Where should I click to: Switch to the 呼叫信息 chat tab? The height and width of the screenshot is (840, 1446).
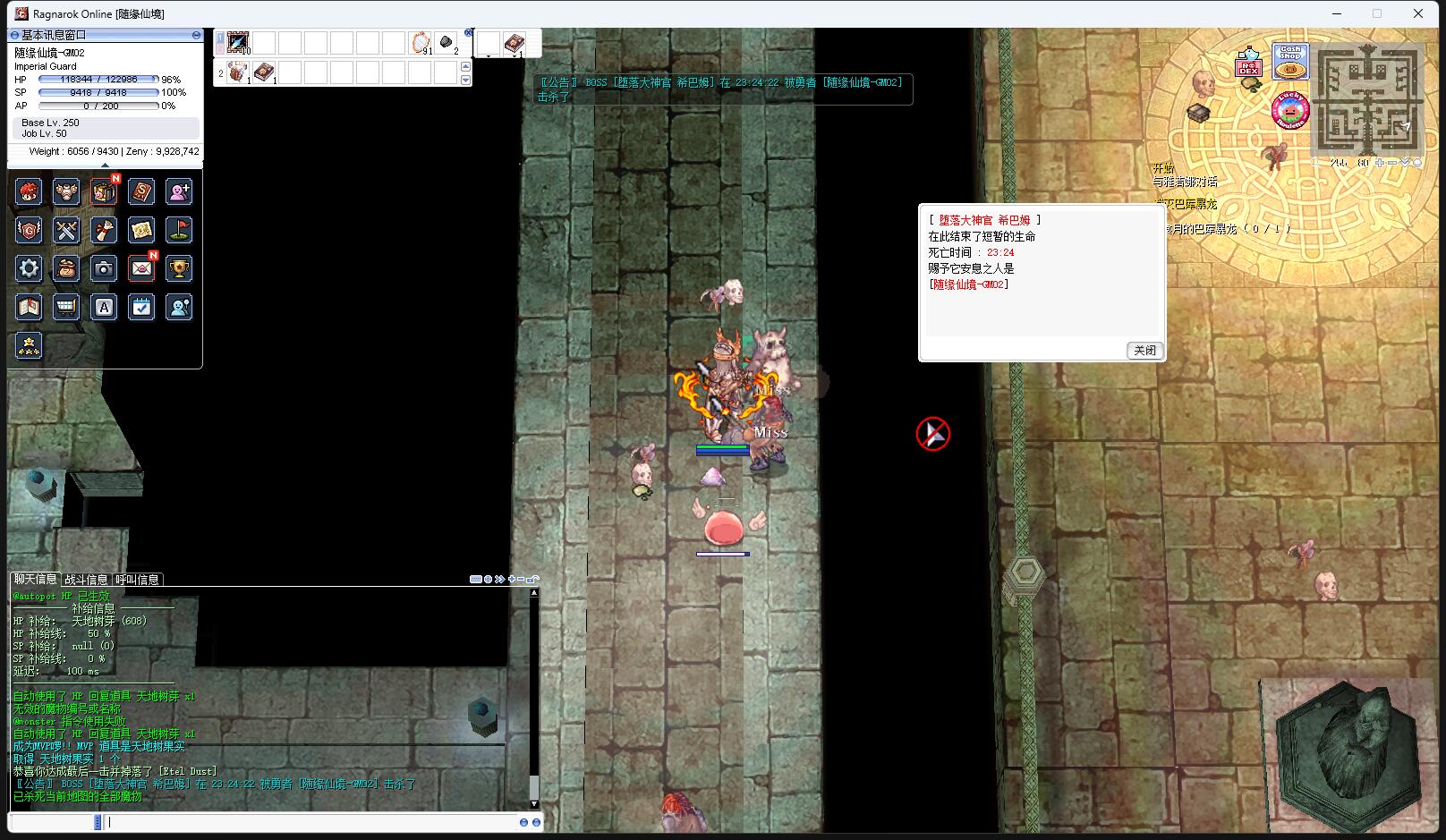tap(137, 580)
